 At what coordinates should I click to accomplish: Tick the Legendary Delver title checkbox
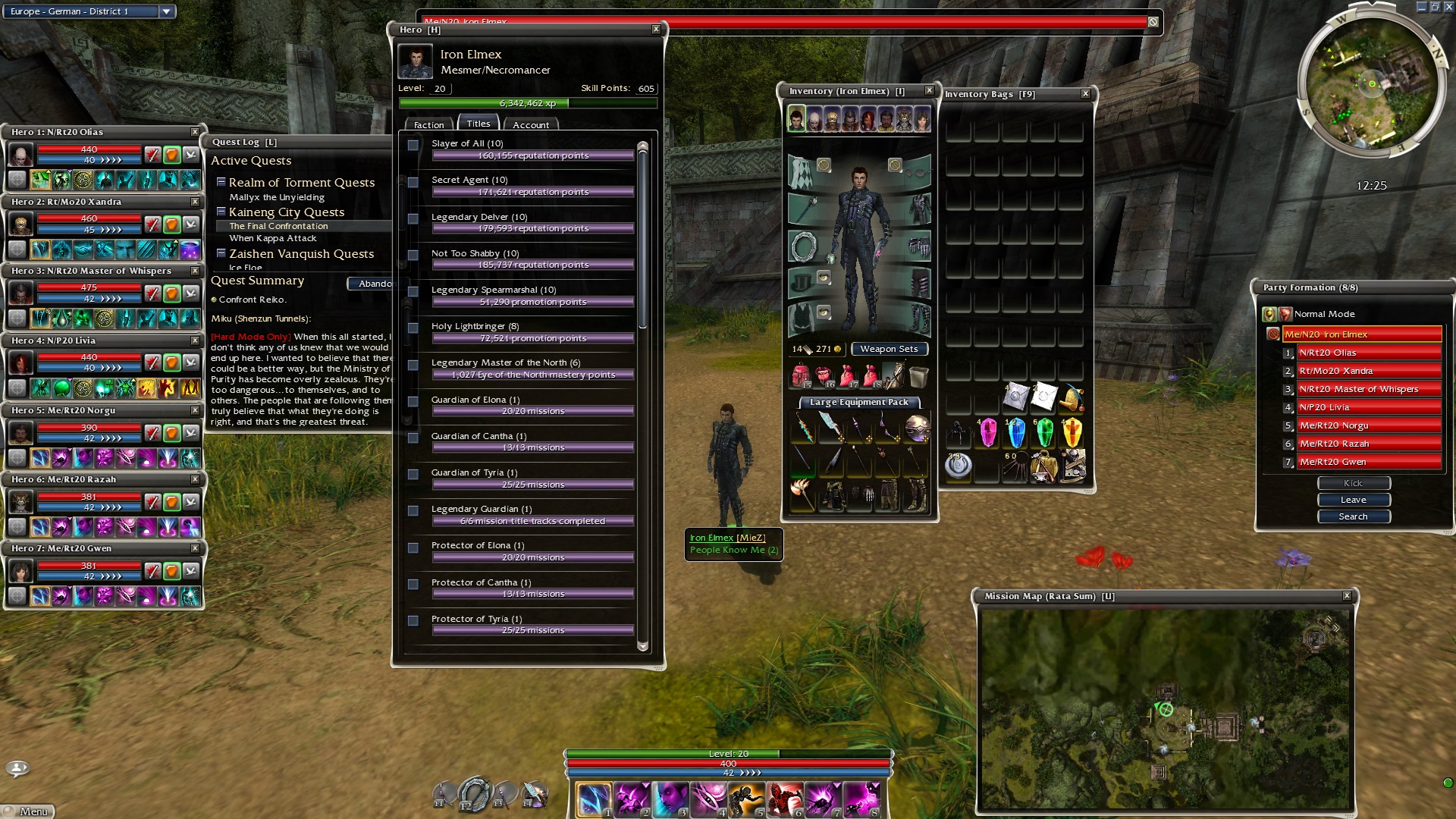pos(413,218)
